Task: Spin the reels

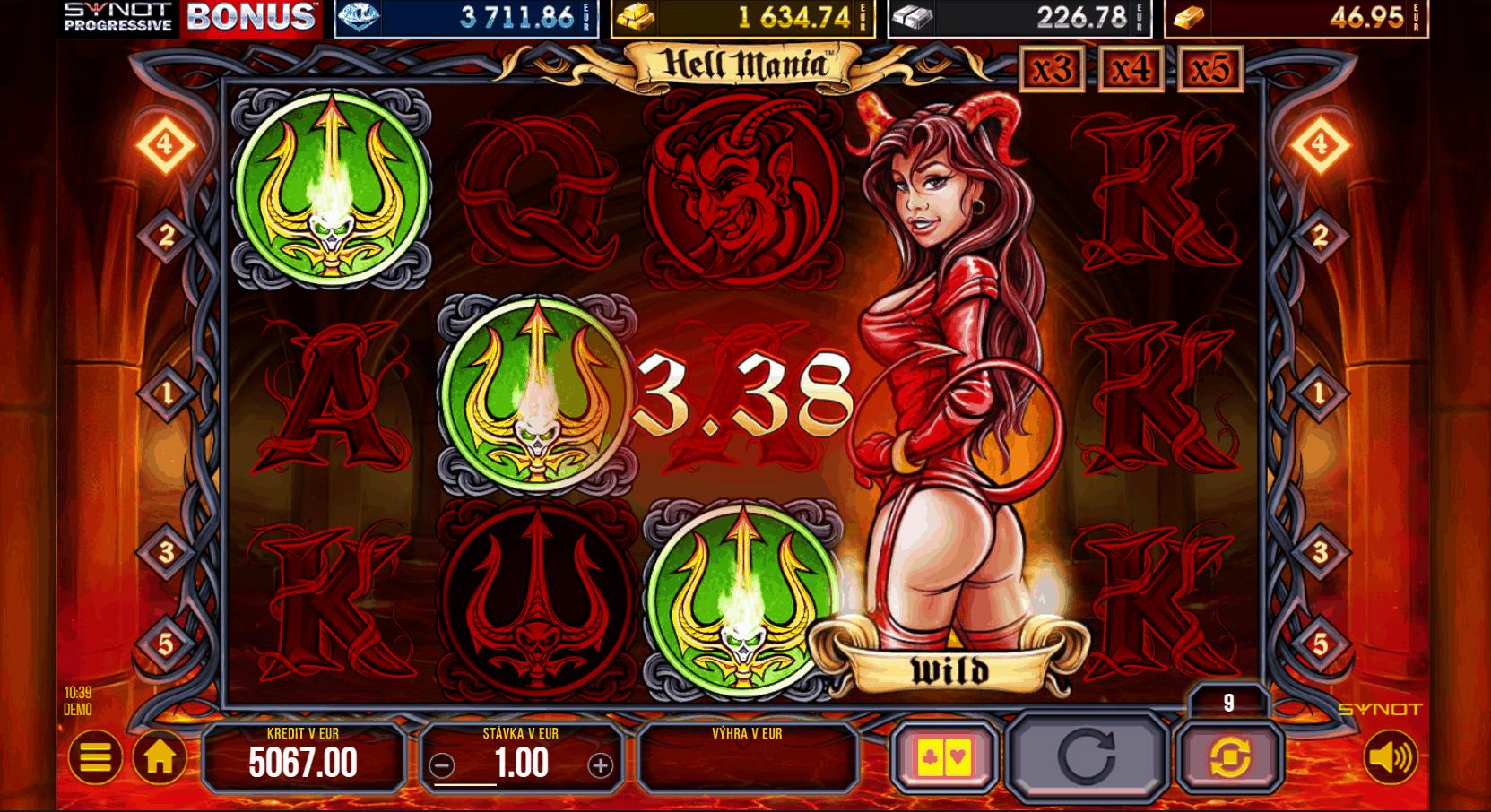Action: pyautogui.click(x=1087, y=756)
